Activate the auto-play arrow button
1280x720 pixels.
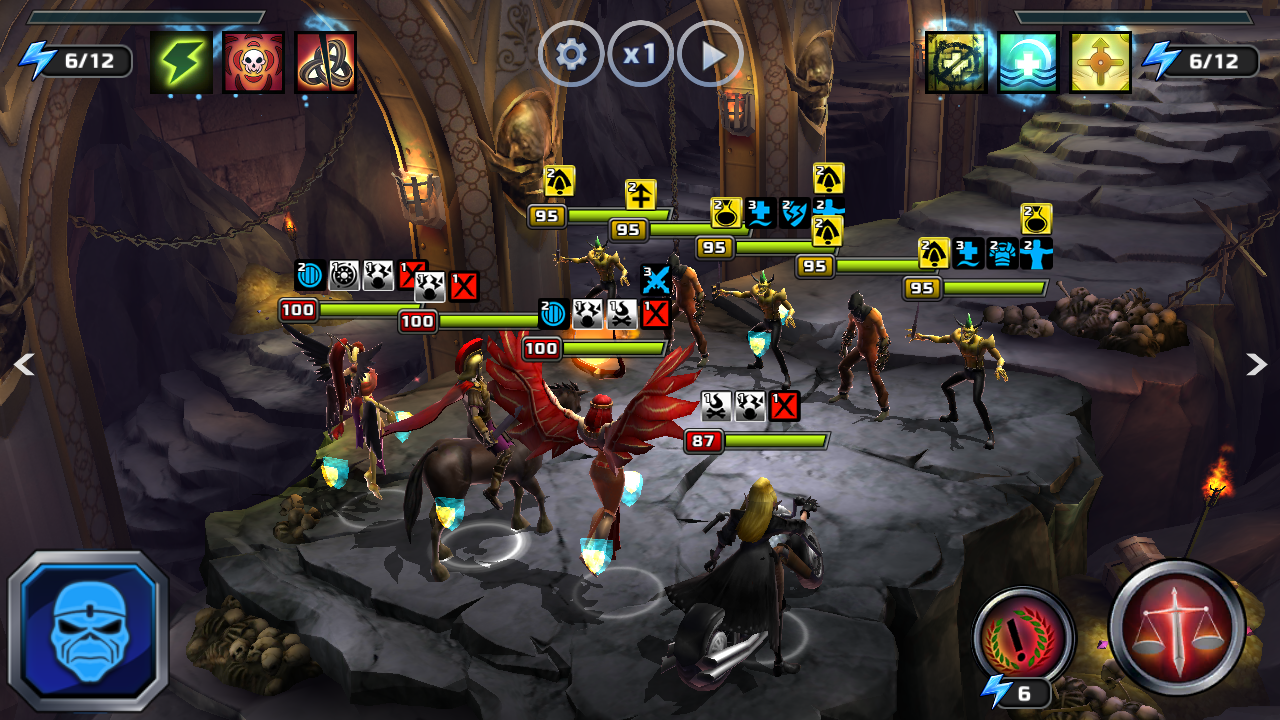point(710,54)
